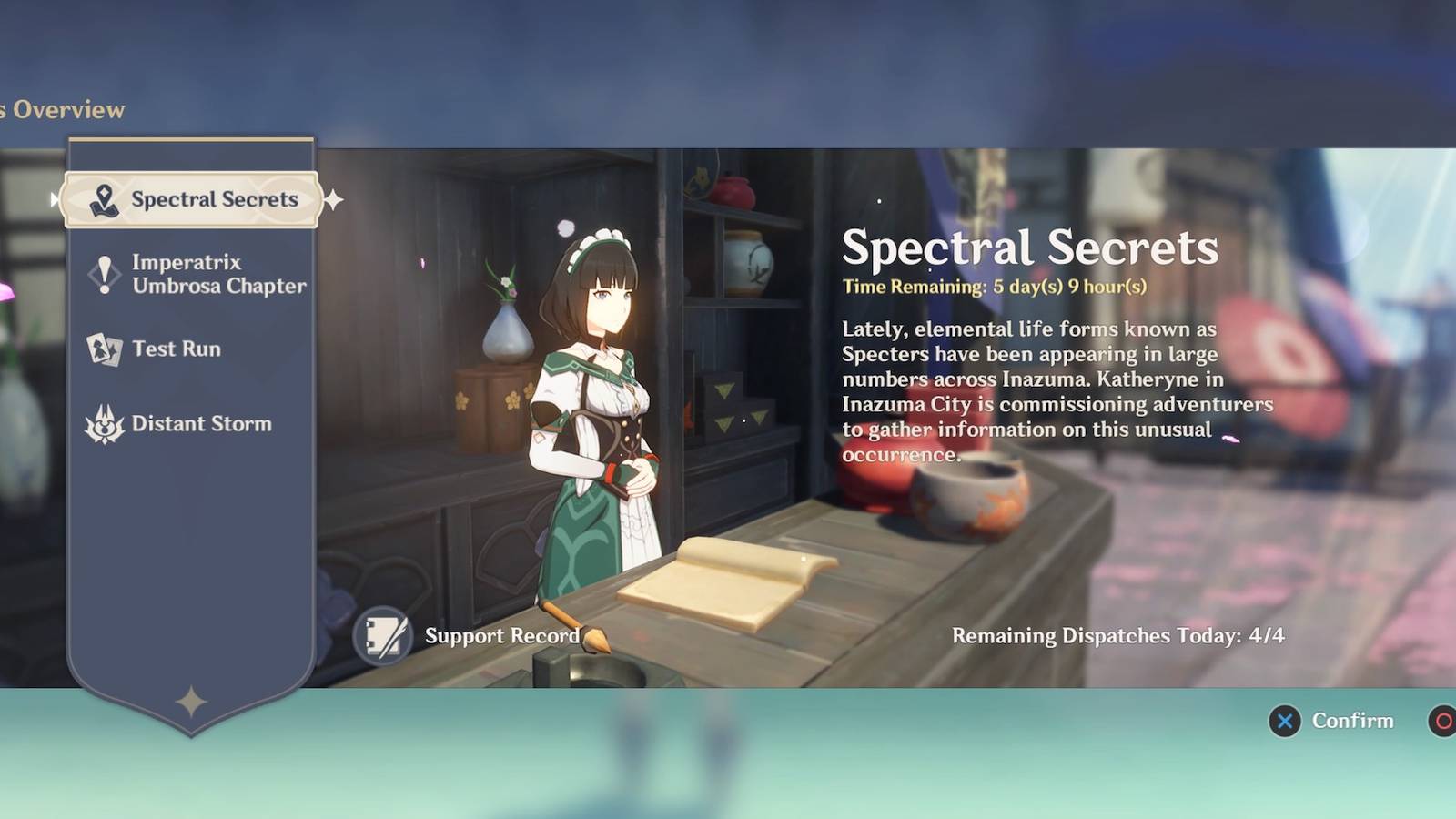Select the Spectral Secrets map pin icon
1456x819 pixels.
(x=103, y=199)
